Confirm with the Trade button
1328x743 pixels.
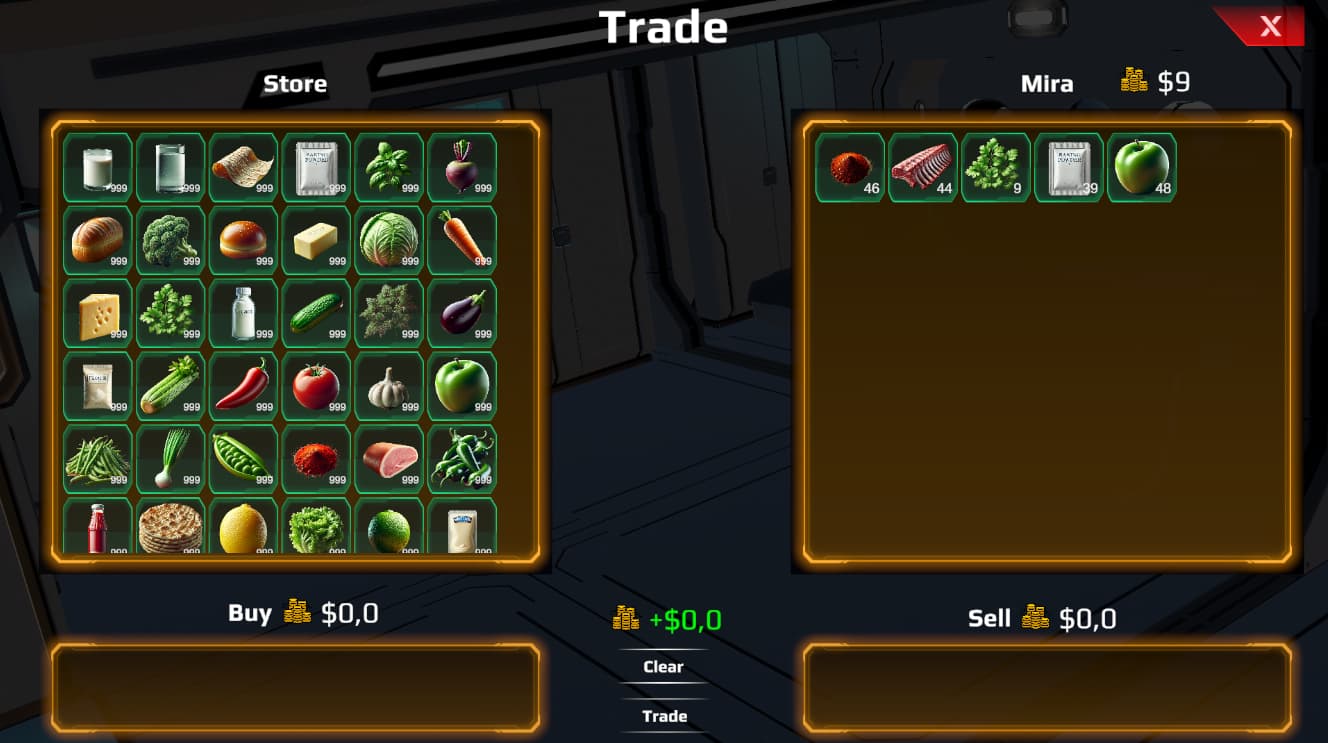coord(664,716)
